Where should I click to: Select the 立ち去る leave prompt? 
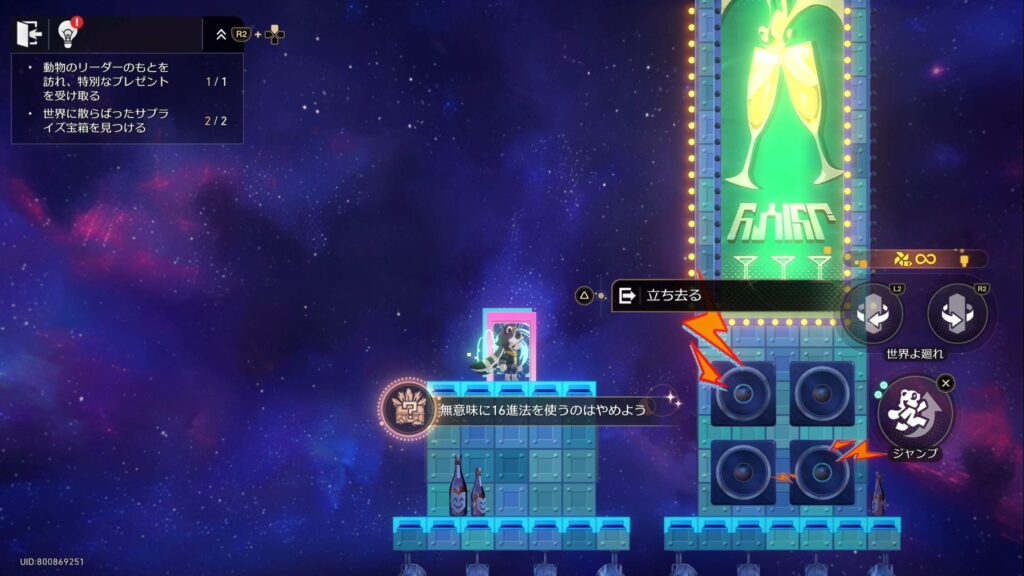click(x=700, y=295)
